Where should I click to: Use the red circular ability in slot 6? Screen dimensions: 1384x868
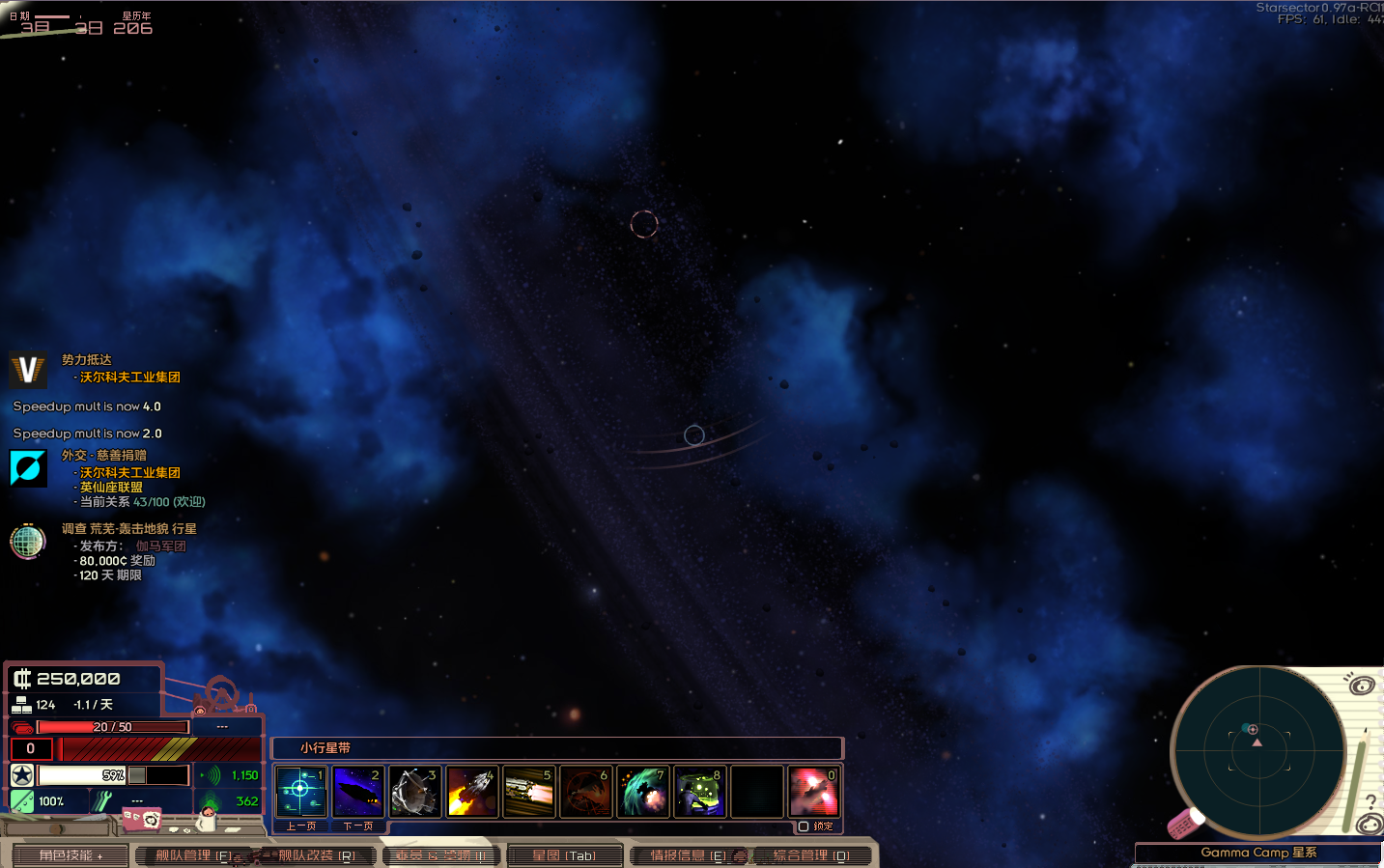tap(585, 792)
